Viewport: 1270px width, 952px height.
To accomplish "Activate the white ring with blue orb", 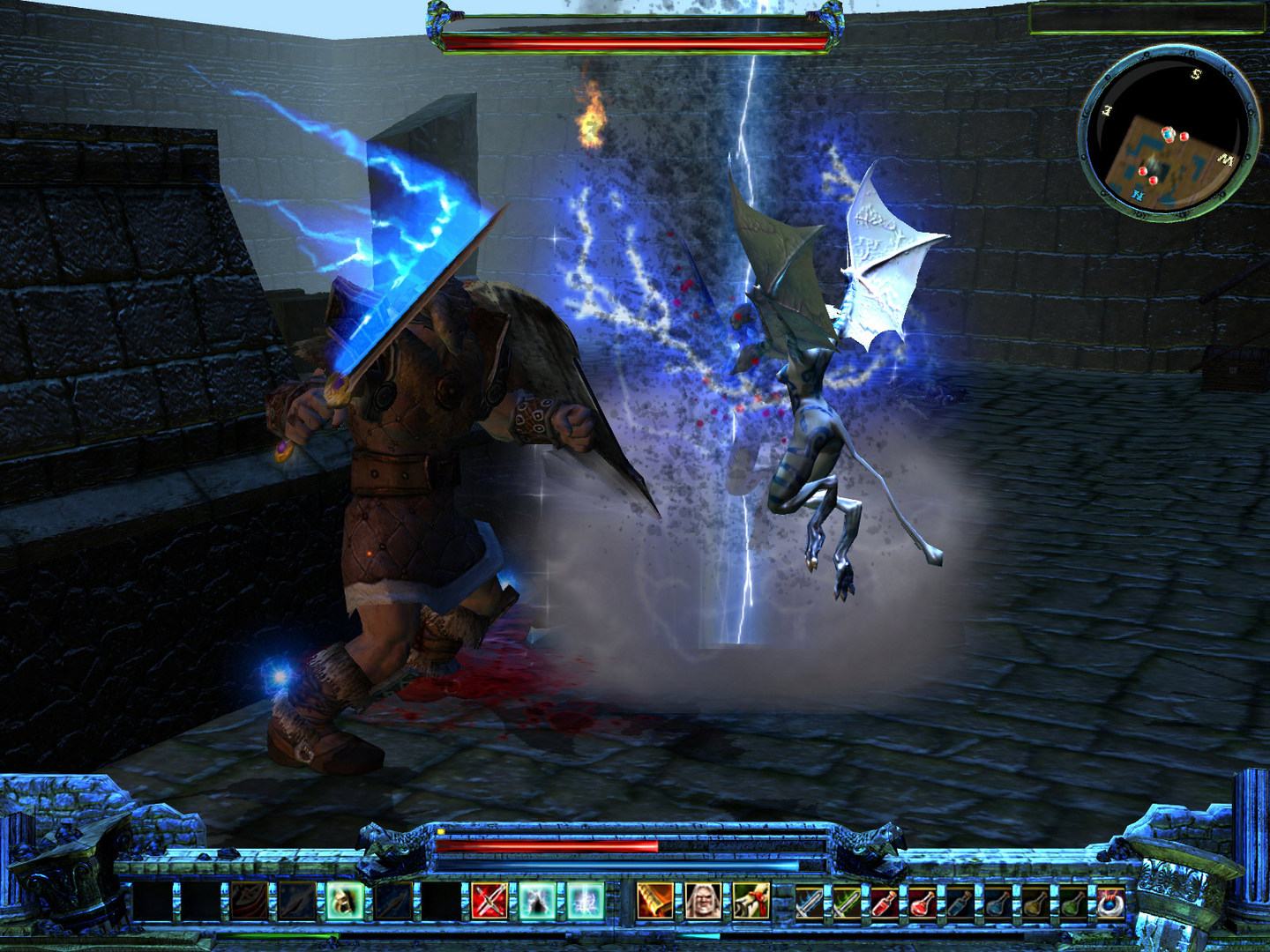I will [x=1109, y=901].
